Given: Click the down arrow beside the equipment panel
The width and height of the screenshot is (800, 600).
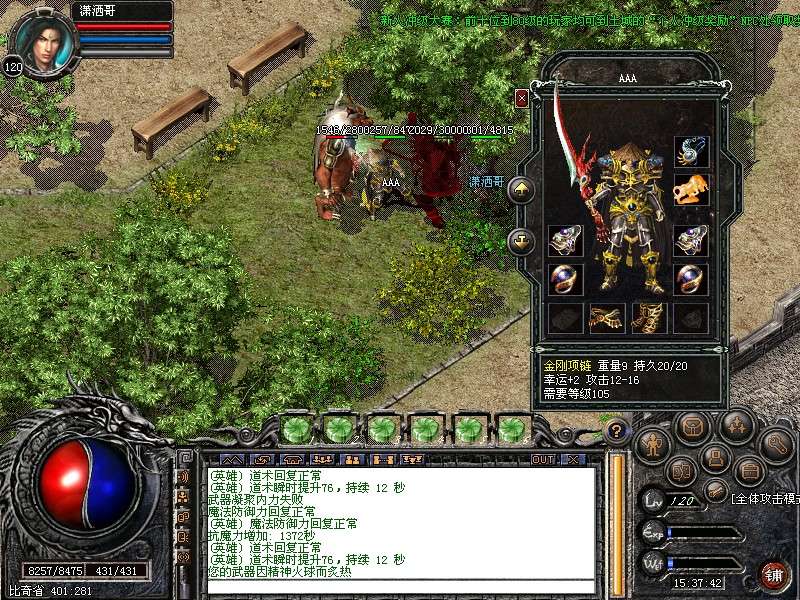Looking at the screenshot, I should pos(521,241).
